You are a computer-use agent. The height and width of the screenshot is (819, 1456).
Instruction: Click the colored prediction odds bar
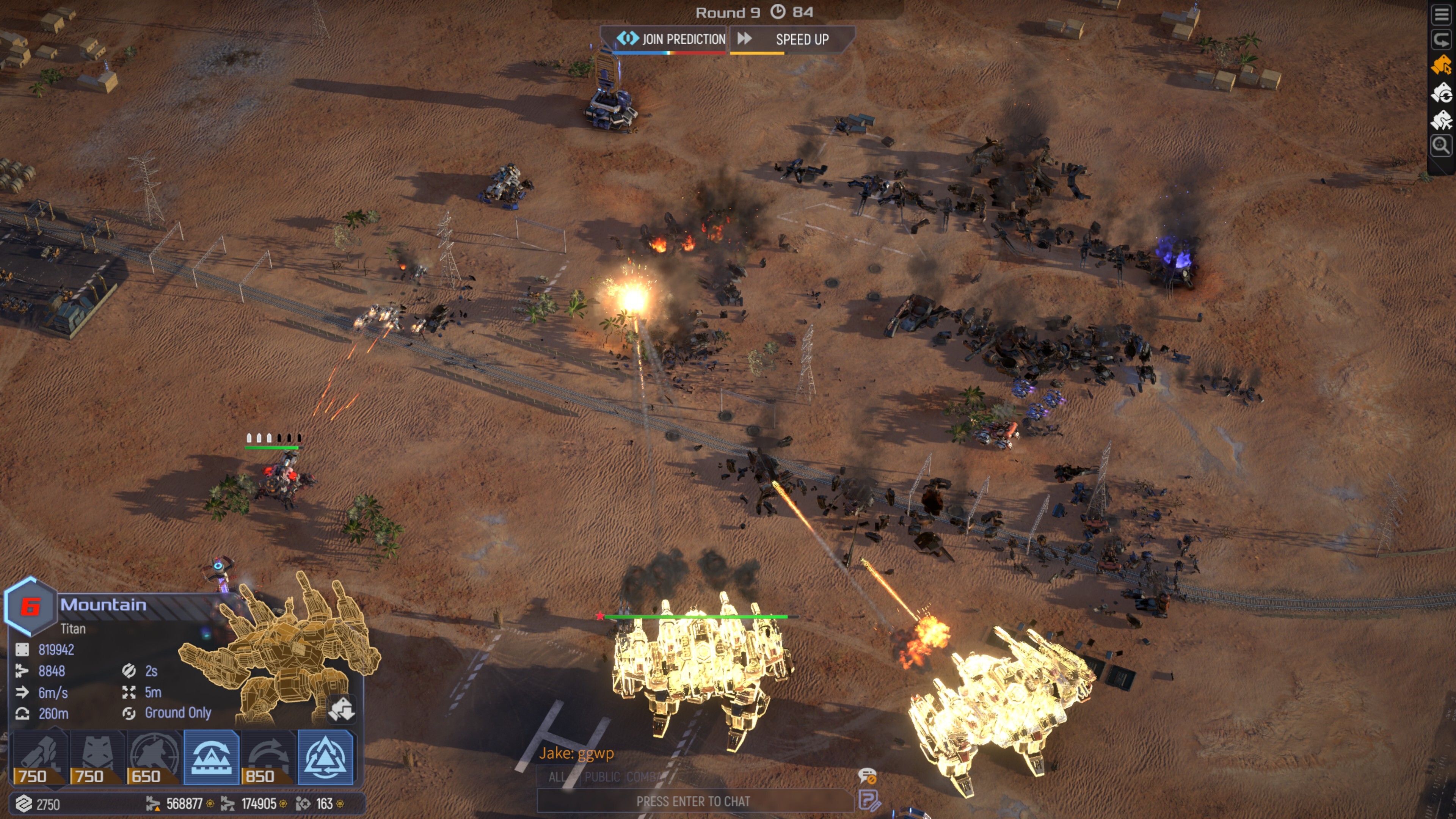pyautogui.click(x=670, y=55)
